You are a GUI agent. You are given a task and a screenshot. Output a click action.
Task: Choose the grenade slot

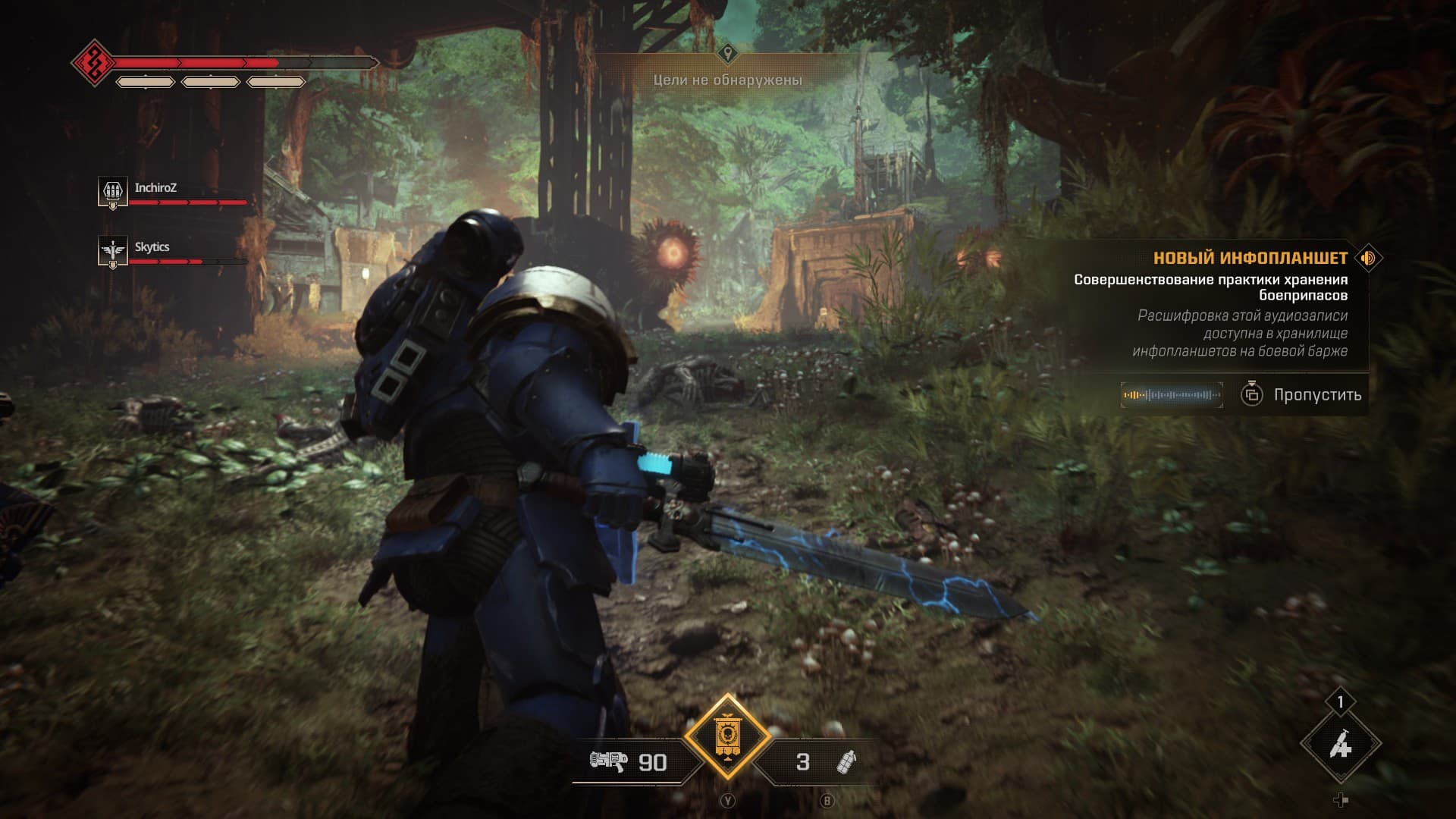pos(845,761)
